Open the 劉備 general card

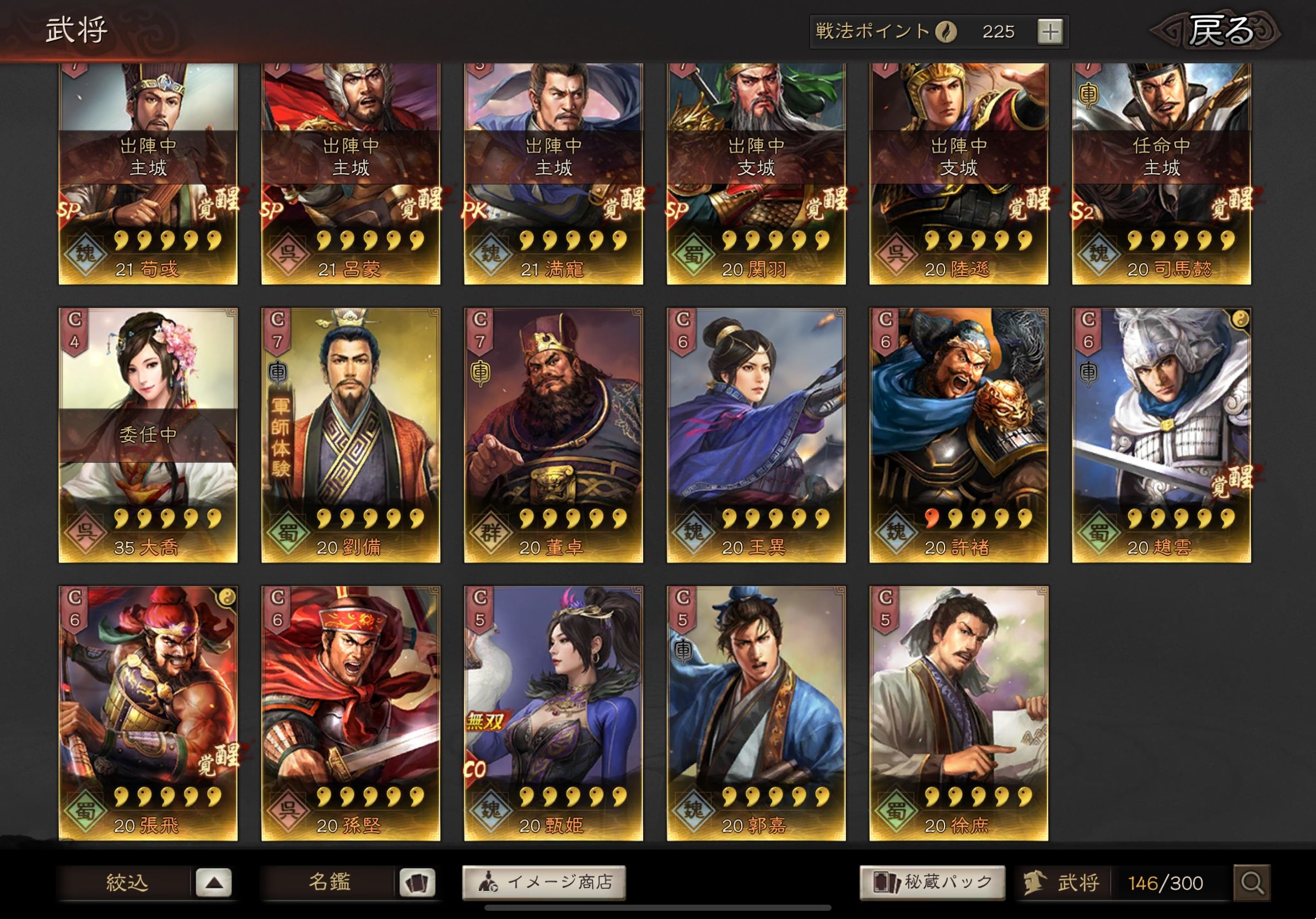tap(351, 435)
